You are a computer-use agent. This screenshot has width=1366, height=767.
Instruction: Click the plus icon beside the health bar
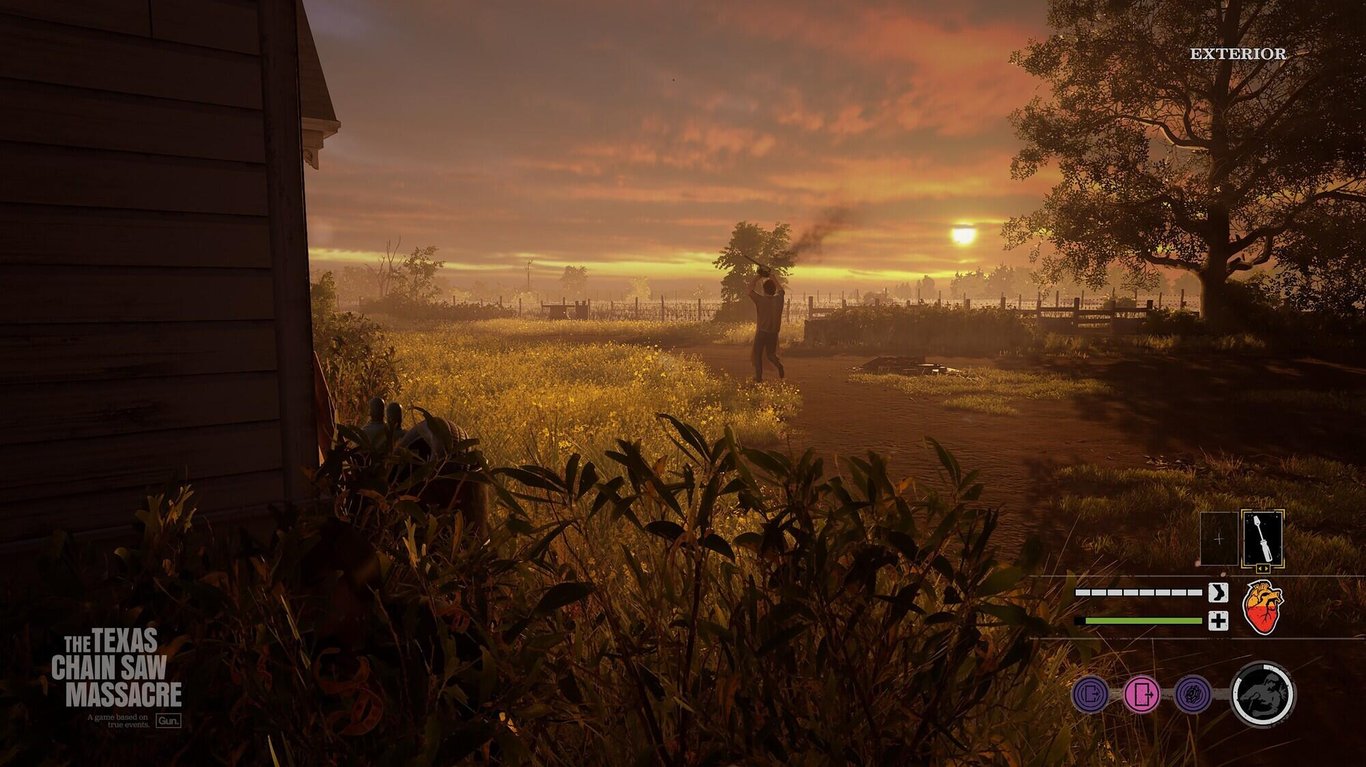point(1218,622)
